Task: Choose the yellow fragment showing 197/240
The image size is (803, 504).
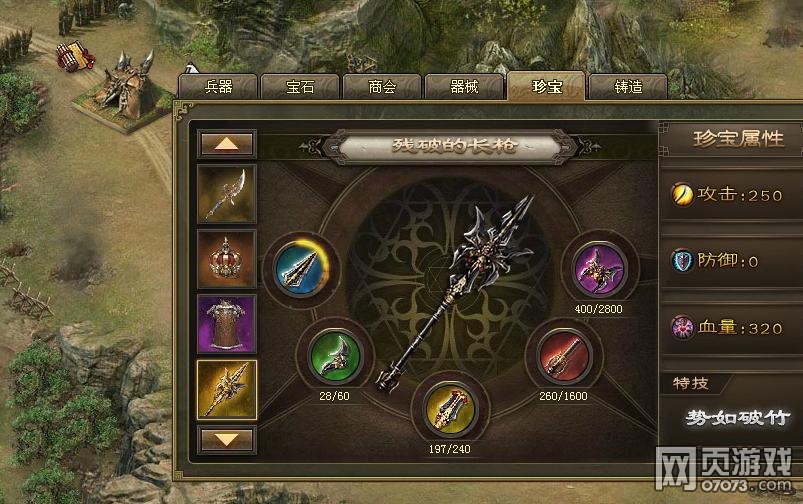Action: 447,405
